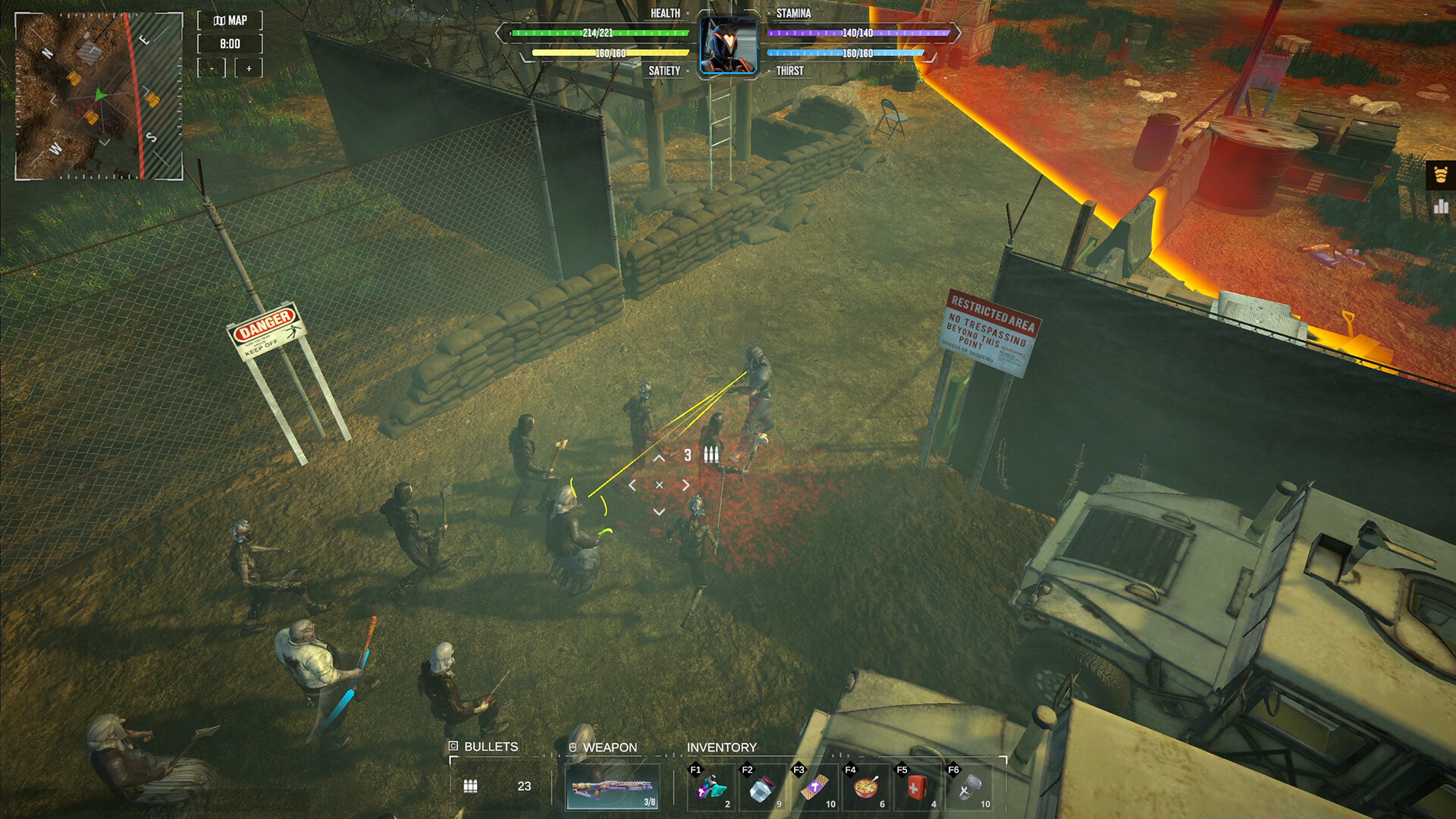
Task: Use the F1 syringe item slot
Action: pos(711,788)
